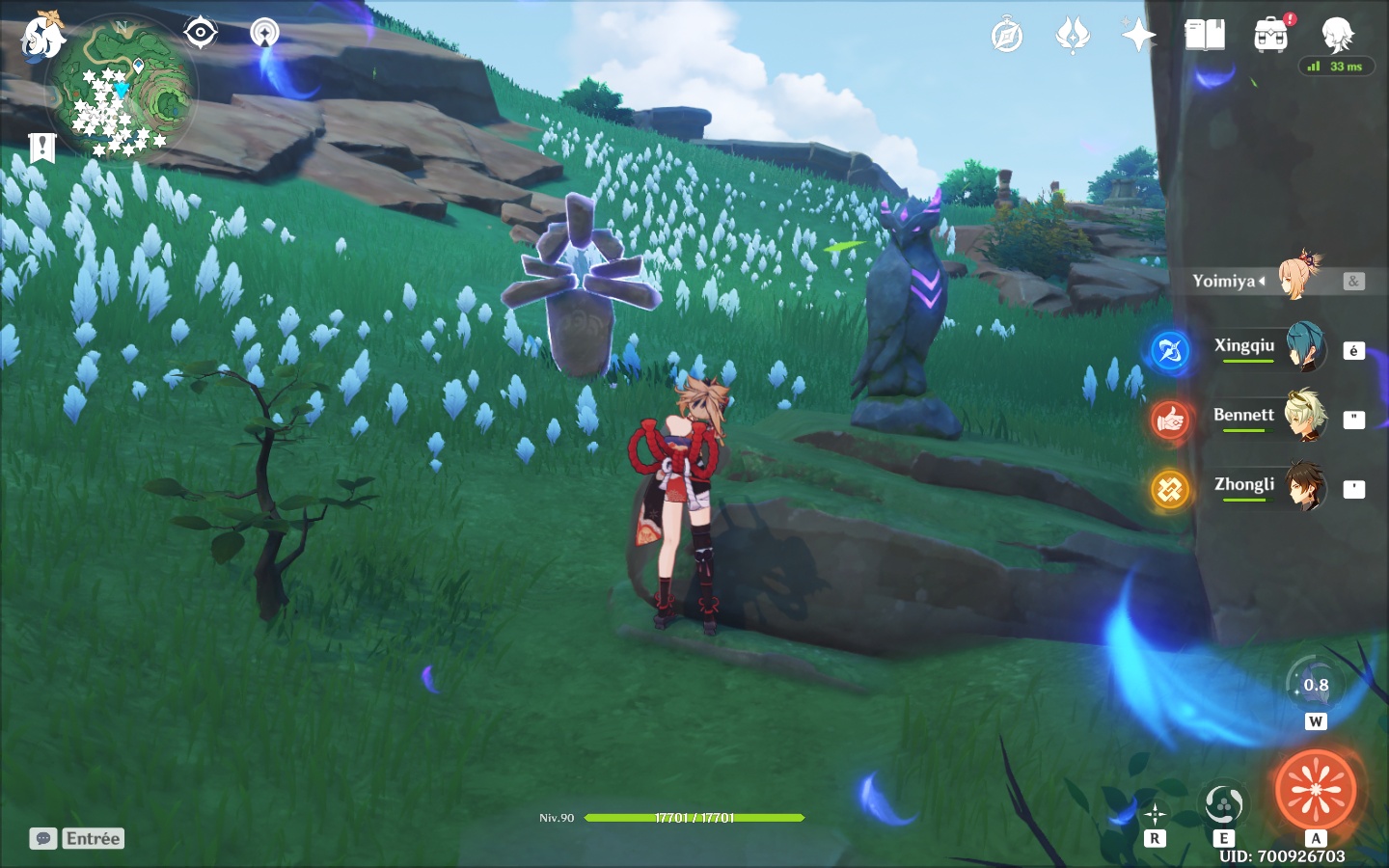Click the signal beacon icon beside the minimap

[x=264, y=33]
